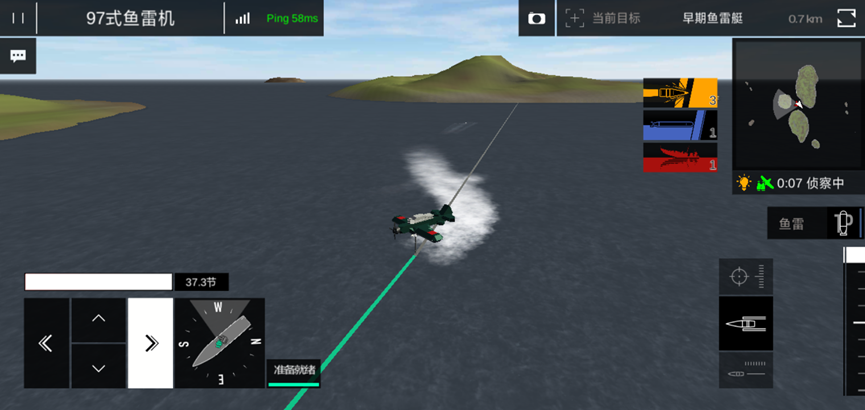Select the blue ship squadron card
The width and height of the screenshot is (865, 410).
[x=680, y=125]
